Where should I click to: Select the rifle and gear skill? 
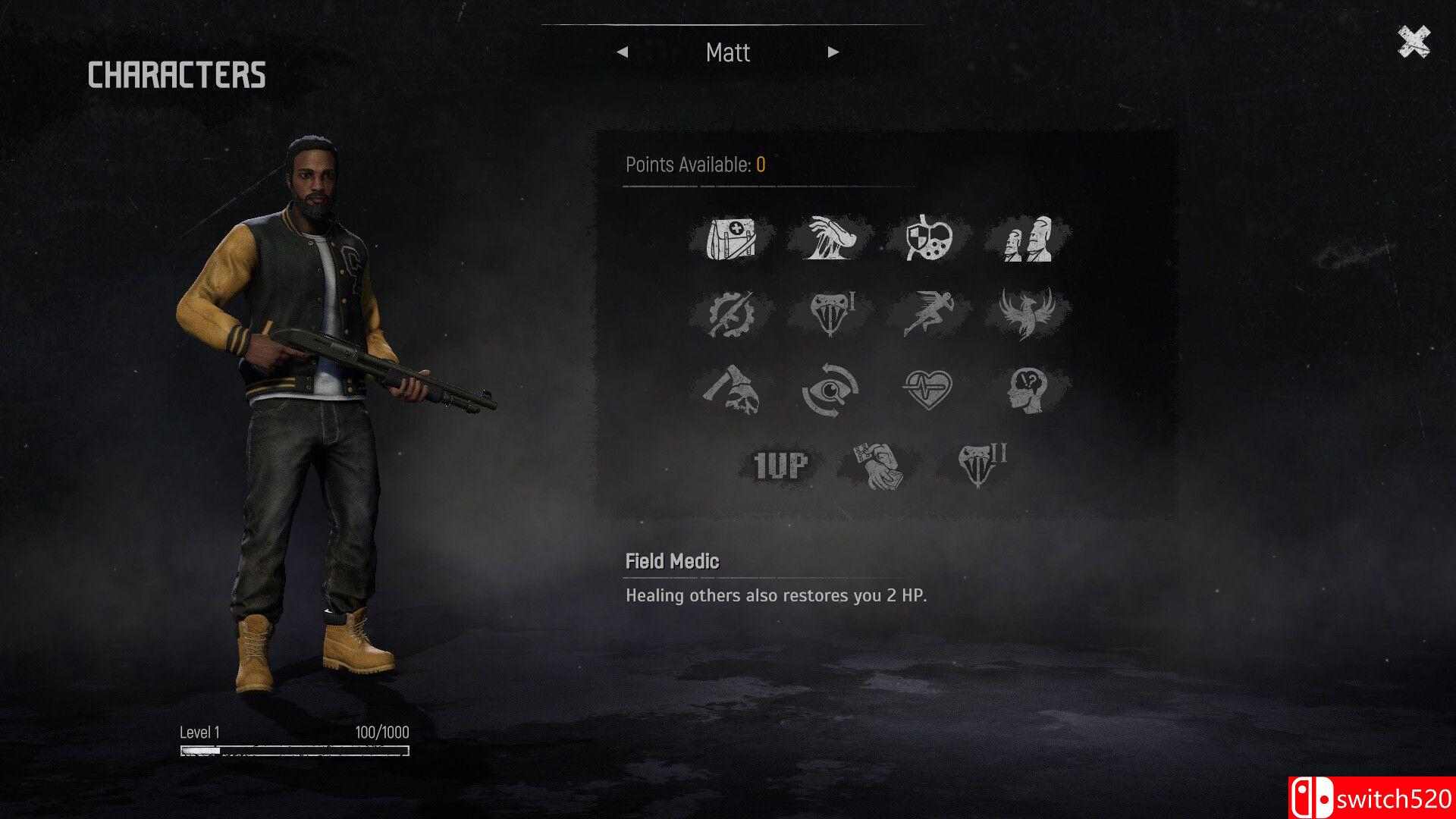pyautogui.click(x=731, y=313)
